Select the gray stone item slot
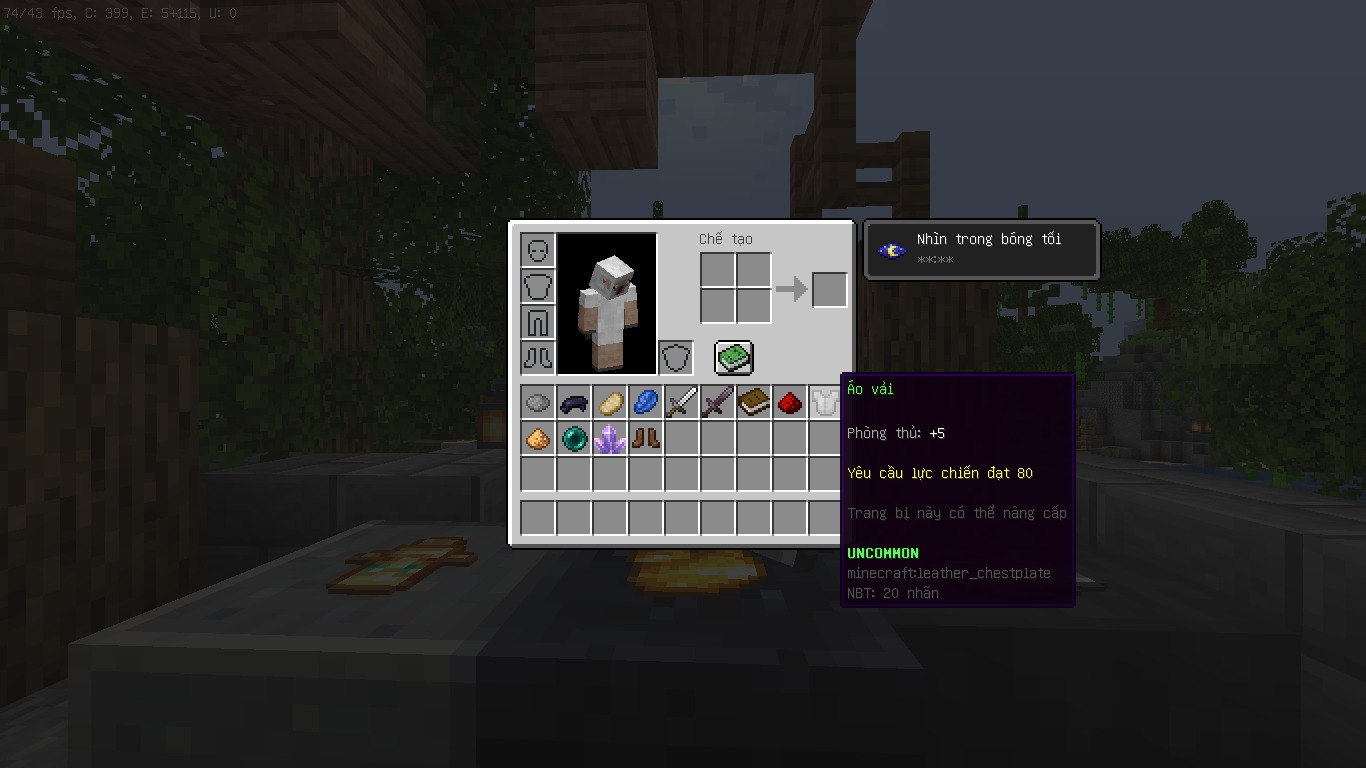The width and height of the screenshot is (1366, 768). pos(537,403)
